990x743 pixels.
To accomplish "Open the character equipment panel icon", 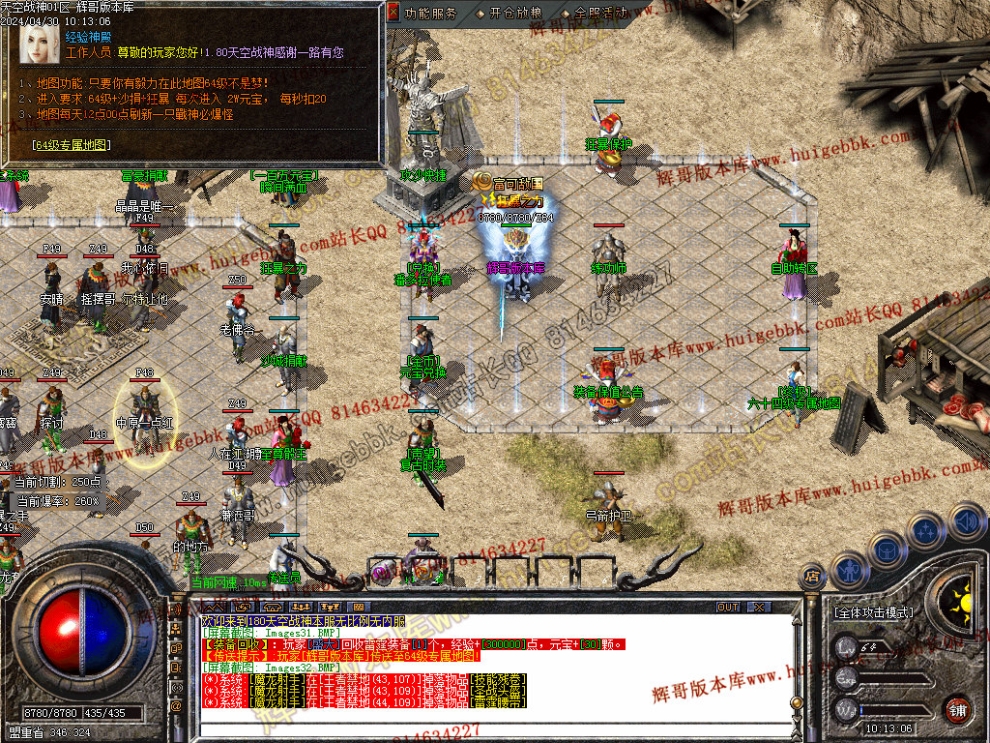I will coord(848,568).
